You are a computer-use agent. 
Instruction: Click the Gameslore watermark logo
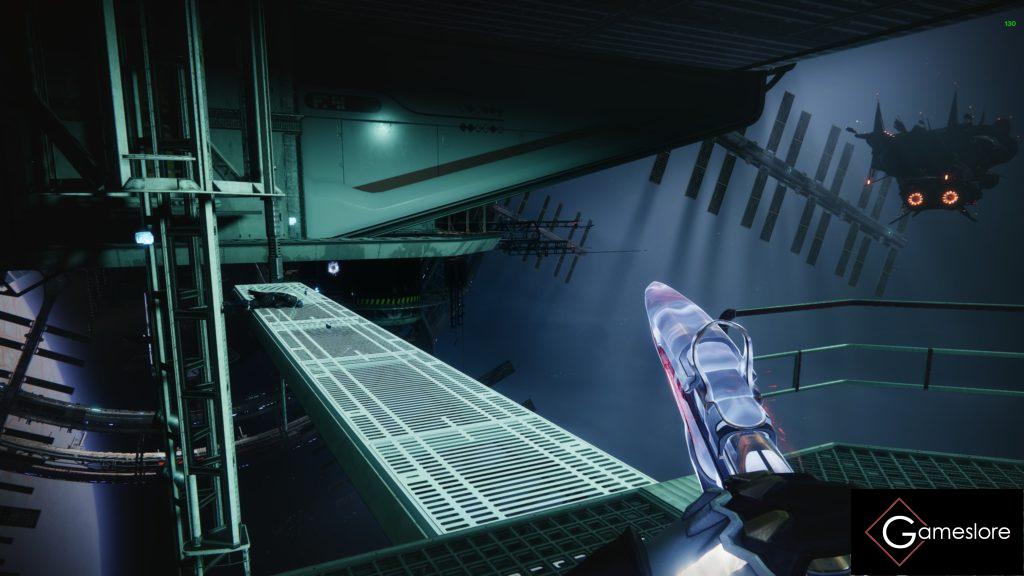936,532
